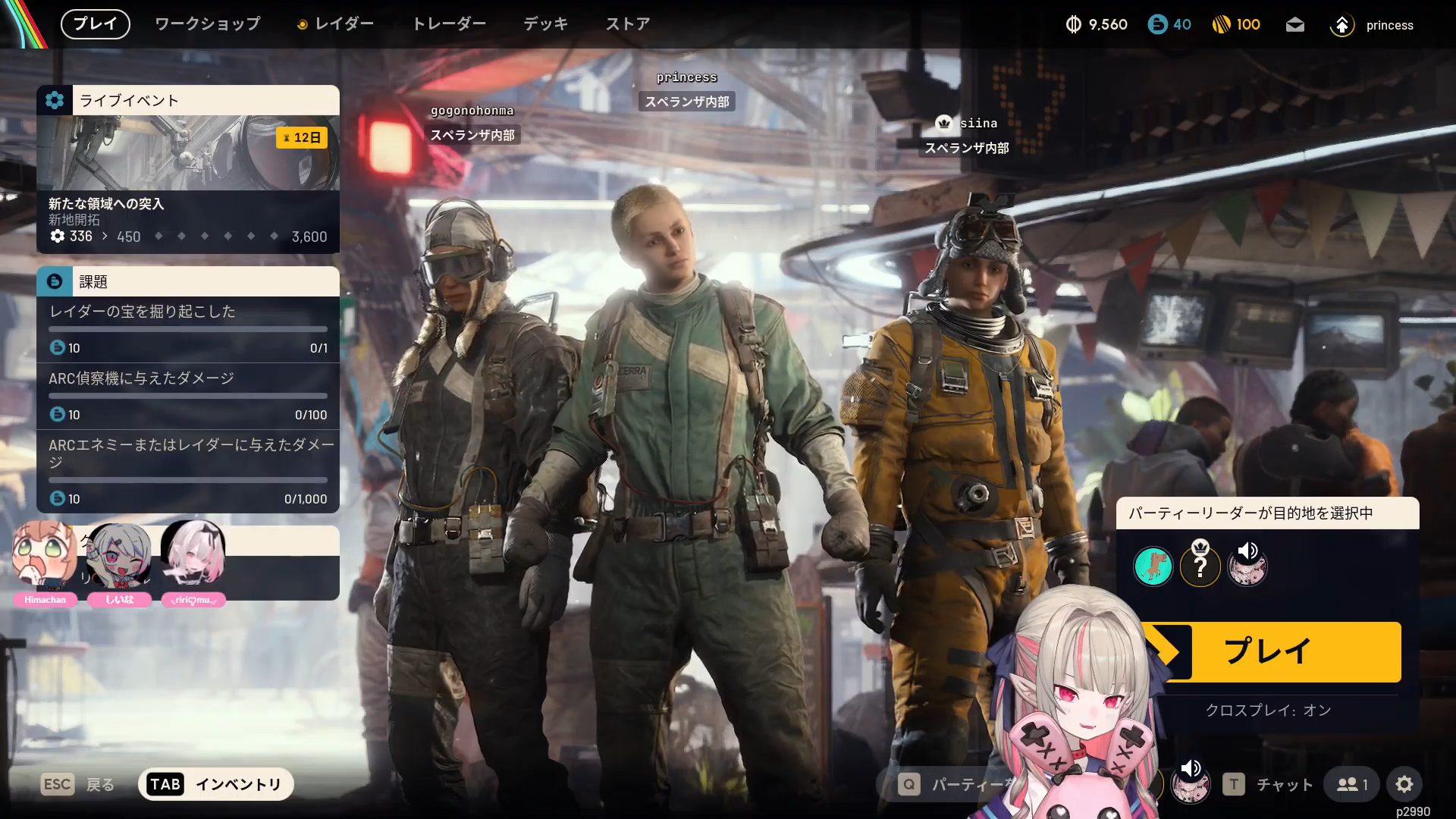Toggle the クロスプレイ: オン setting
Screen dimensions: 1456x819
point(1268,711)
